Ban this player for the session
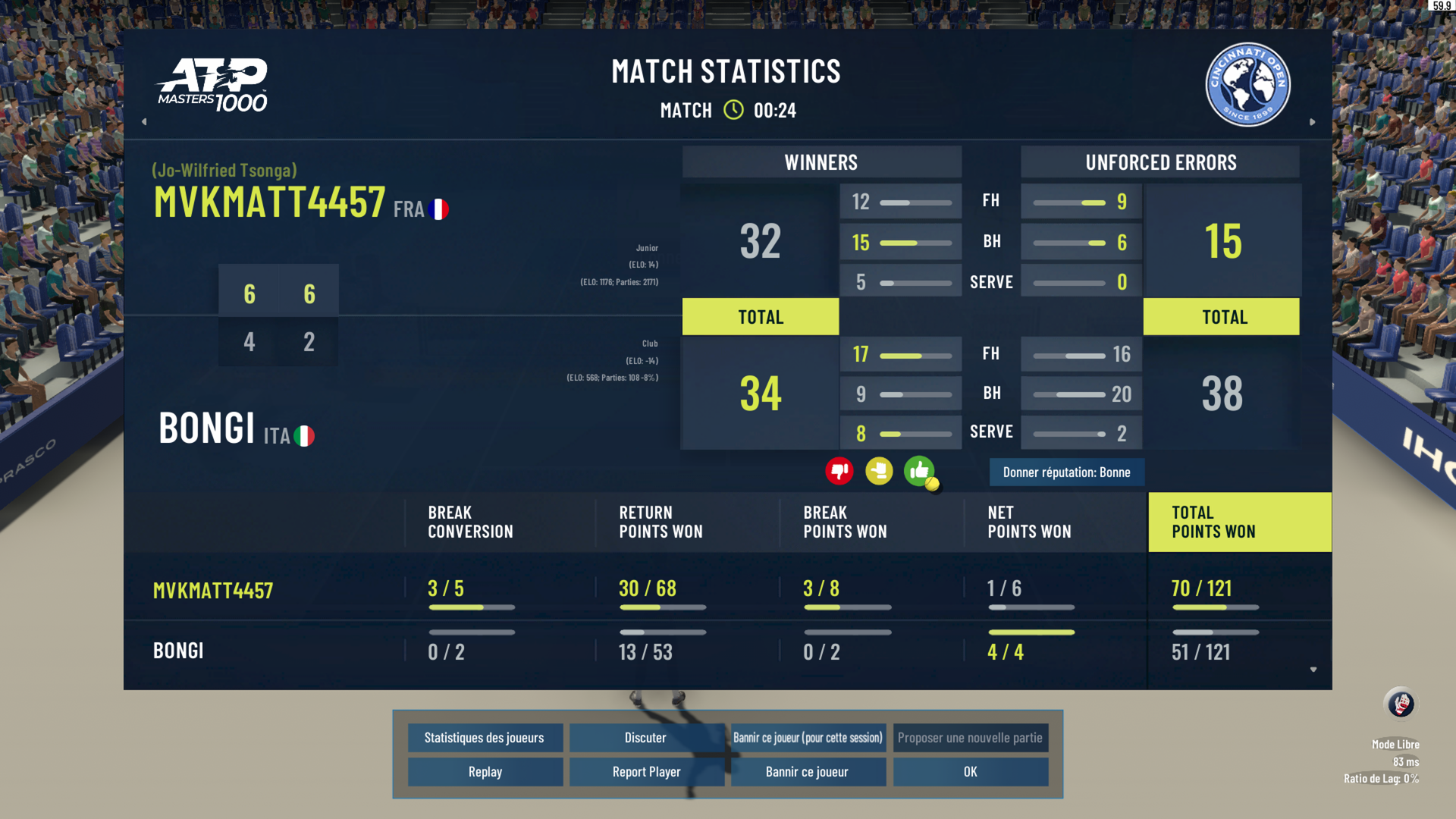 (808, 738)
